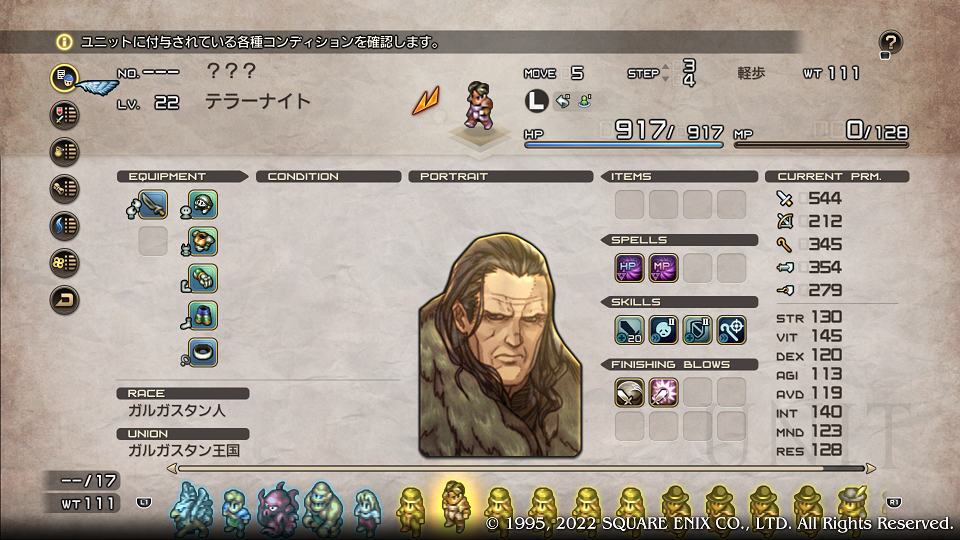Image resolution: width=960 pixels, height=540 pixels.
Task: Select the equipped gauntlet slot
Action: click(x=203, y=278)
